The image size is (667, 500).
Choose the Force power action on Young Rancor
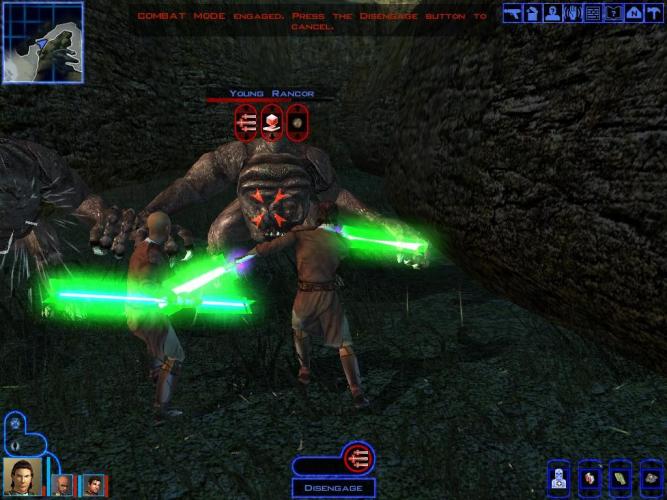point(271,124)
